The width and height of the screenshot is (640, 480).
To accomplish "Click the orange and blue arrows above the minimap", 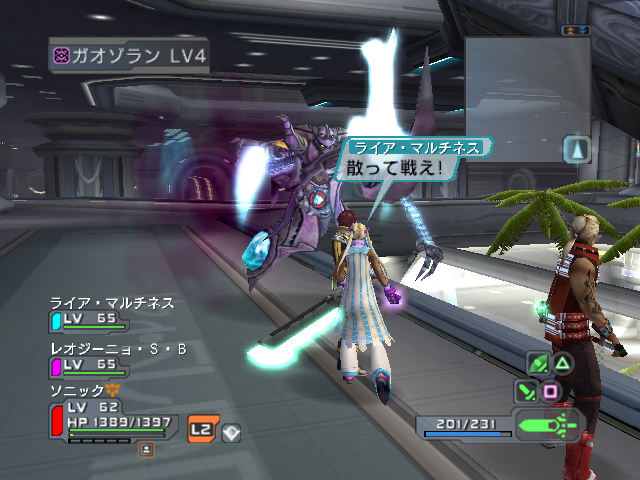I will tap(574, 31).
